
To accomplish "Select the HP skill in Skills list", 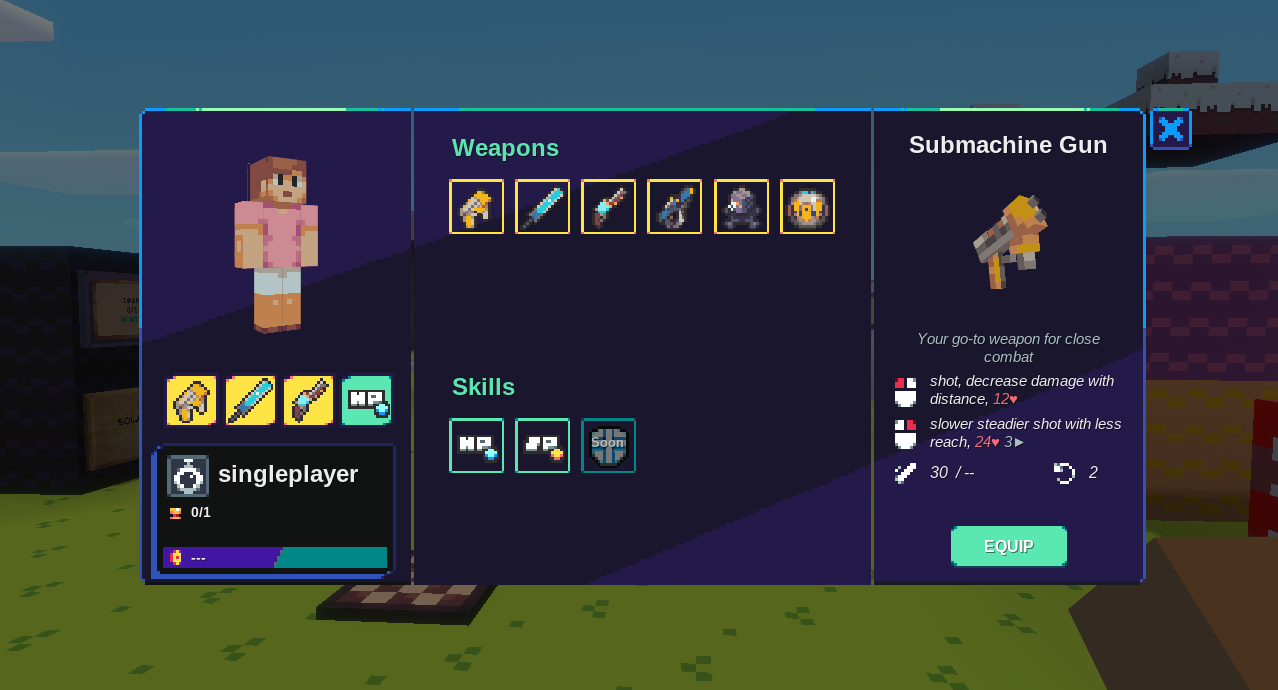I will 476,446.
